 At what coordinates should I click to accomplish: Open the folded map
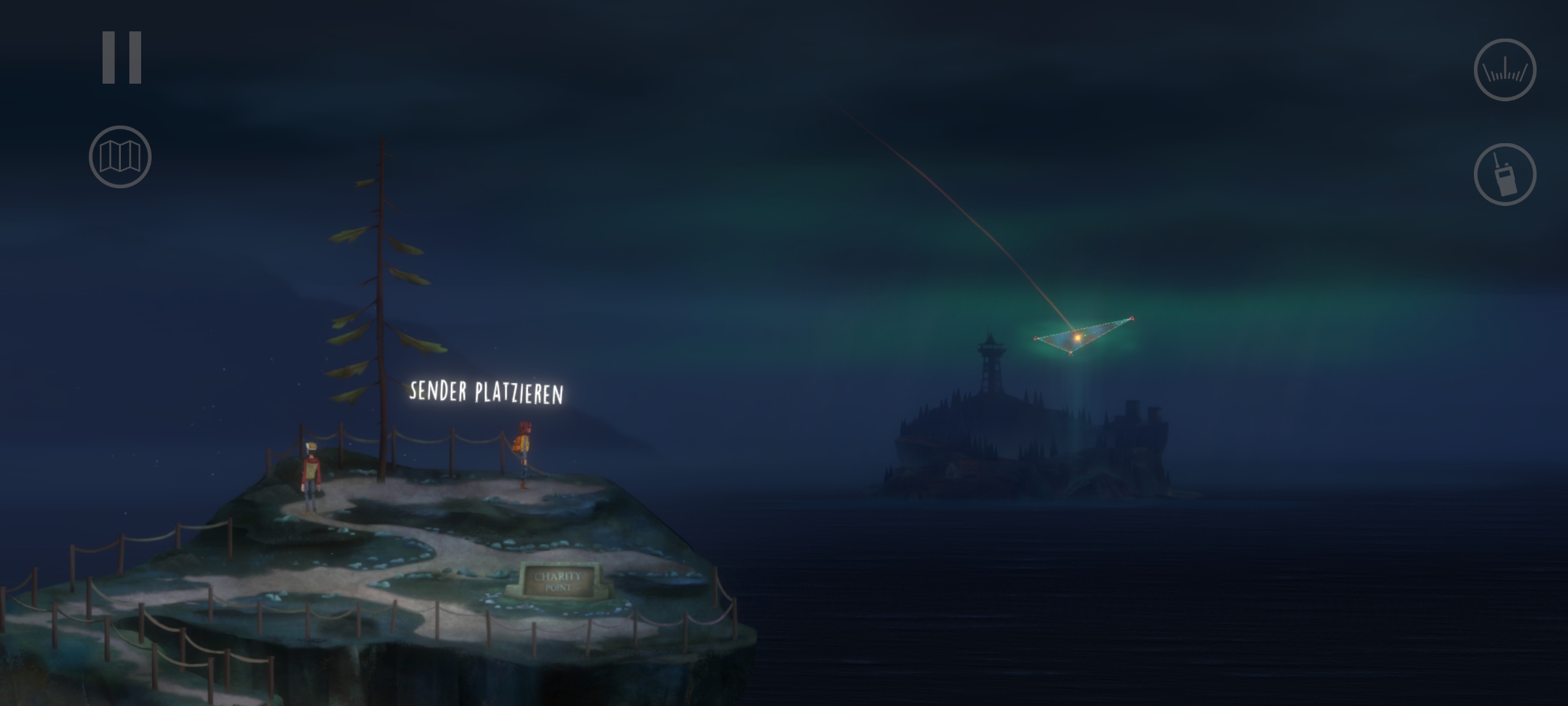pos(120,157)
